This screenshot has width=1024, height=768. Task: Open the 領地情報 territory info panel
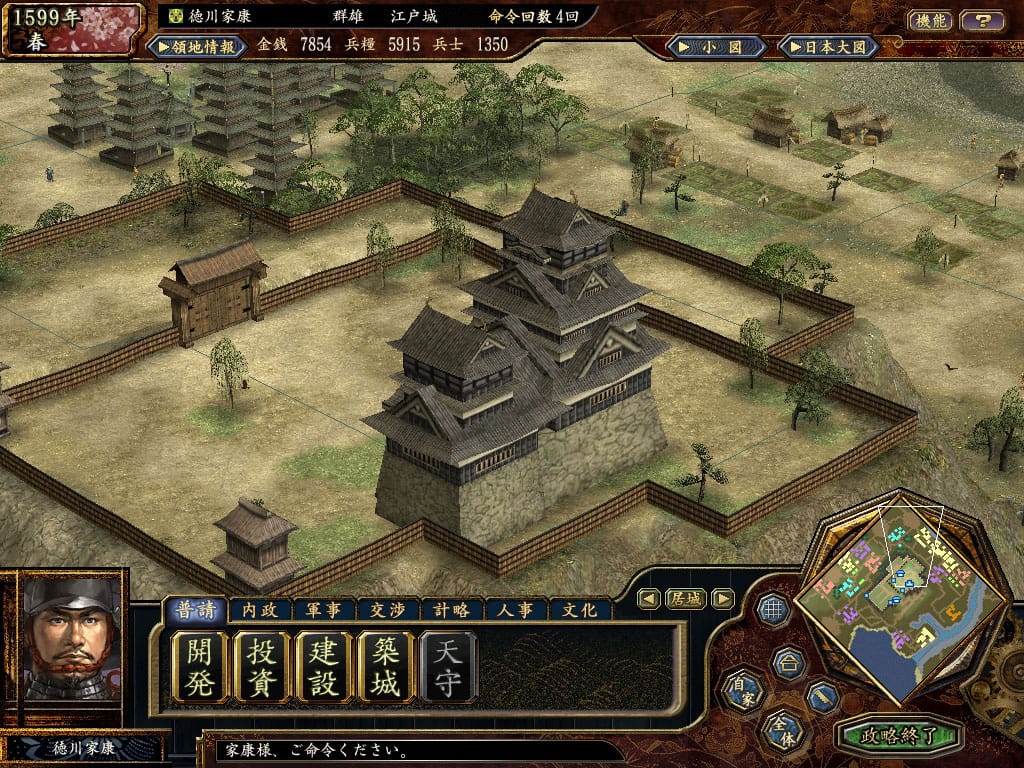[x=195, y=46]
